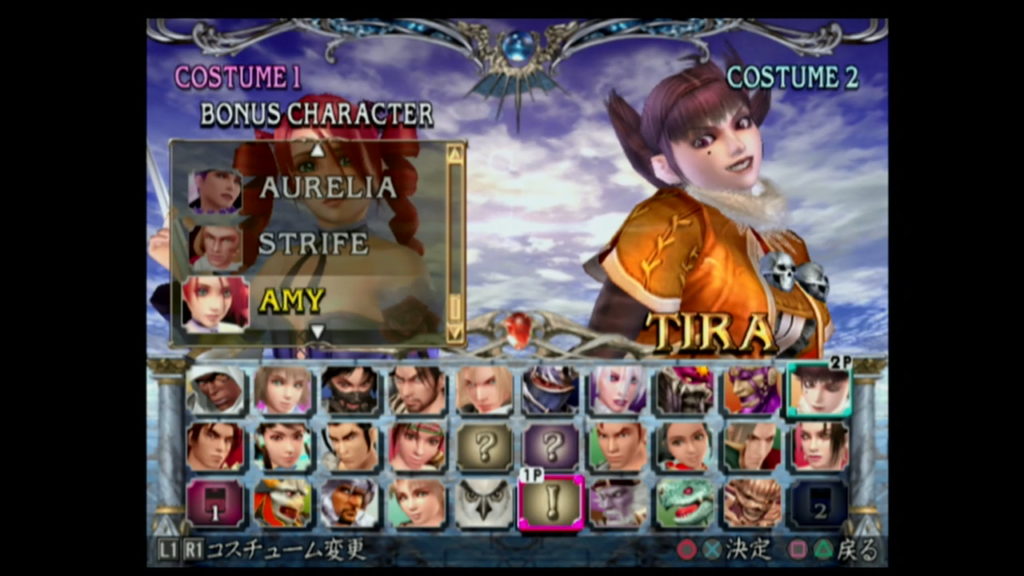
Task: Open the custom slot numbered 2
Action: [819, 502]
